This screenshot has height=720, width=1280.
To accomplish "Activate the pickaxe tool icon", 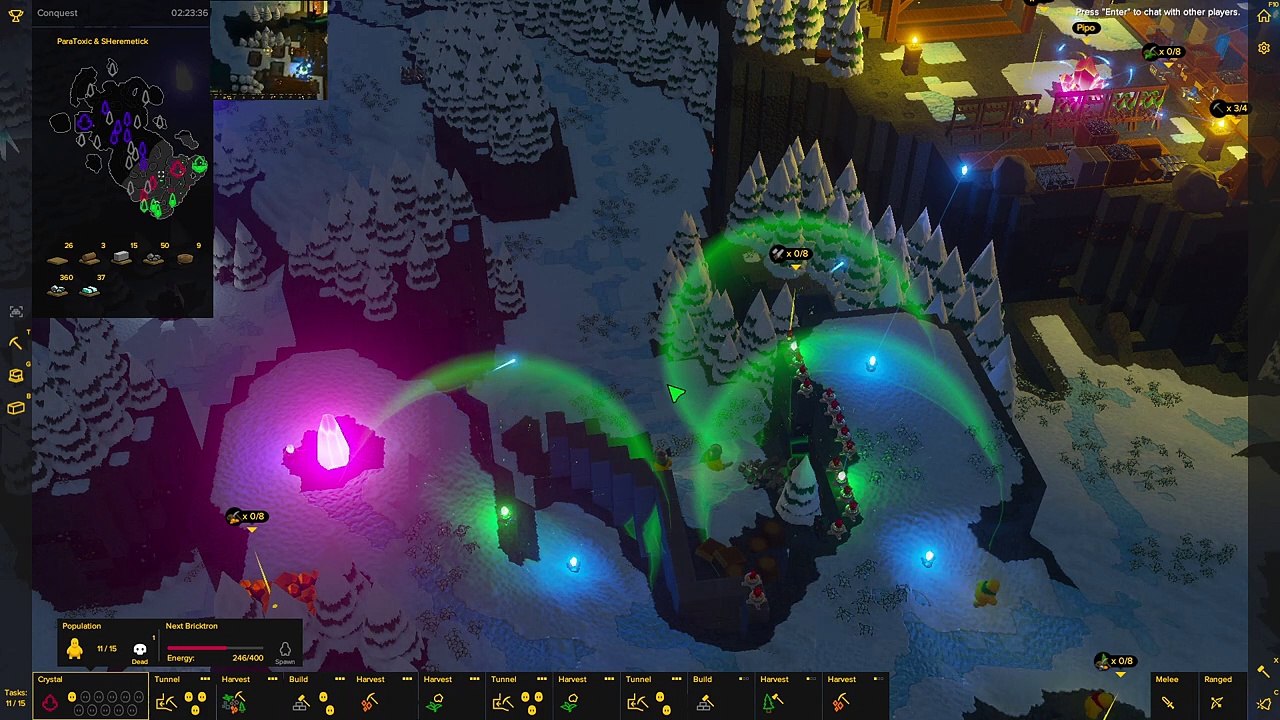I will (16, 343).
